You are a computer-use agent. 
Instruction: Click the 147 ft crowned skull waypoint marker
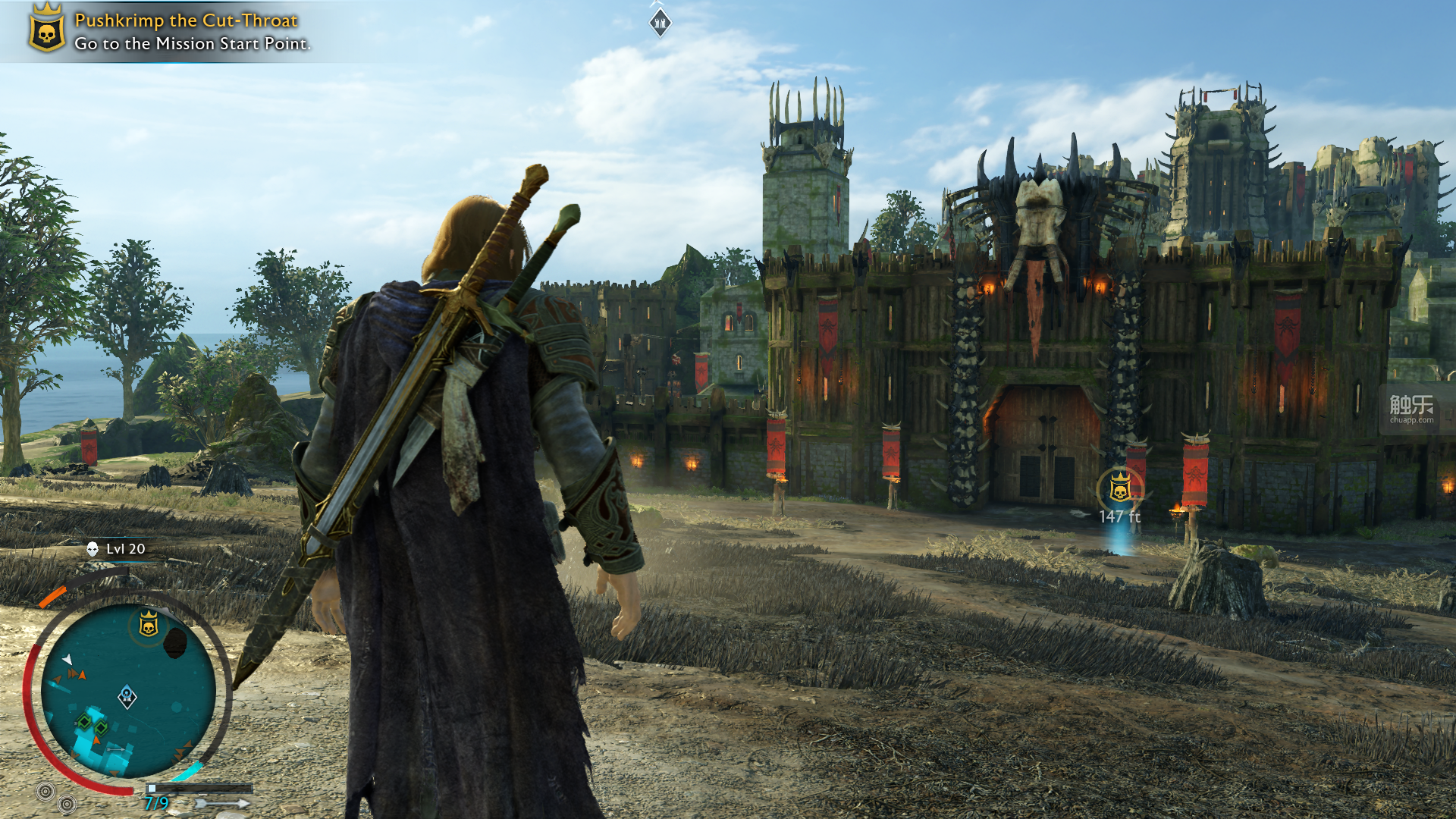[1120, 489]
